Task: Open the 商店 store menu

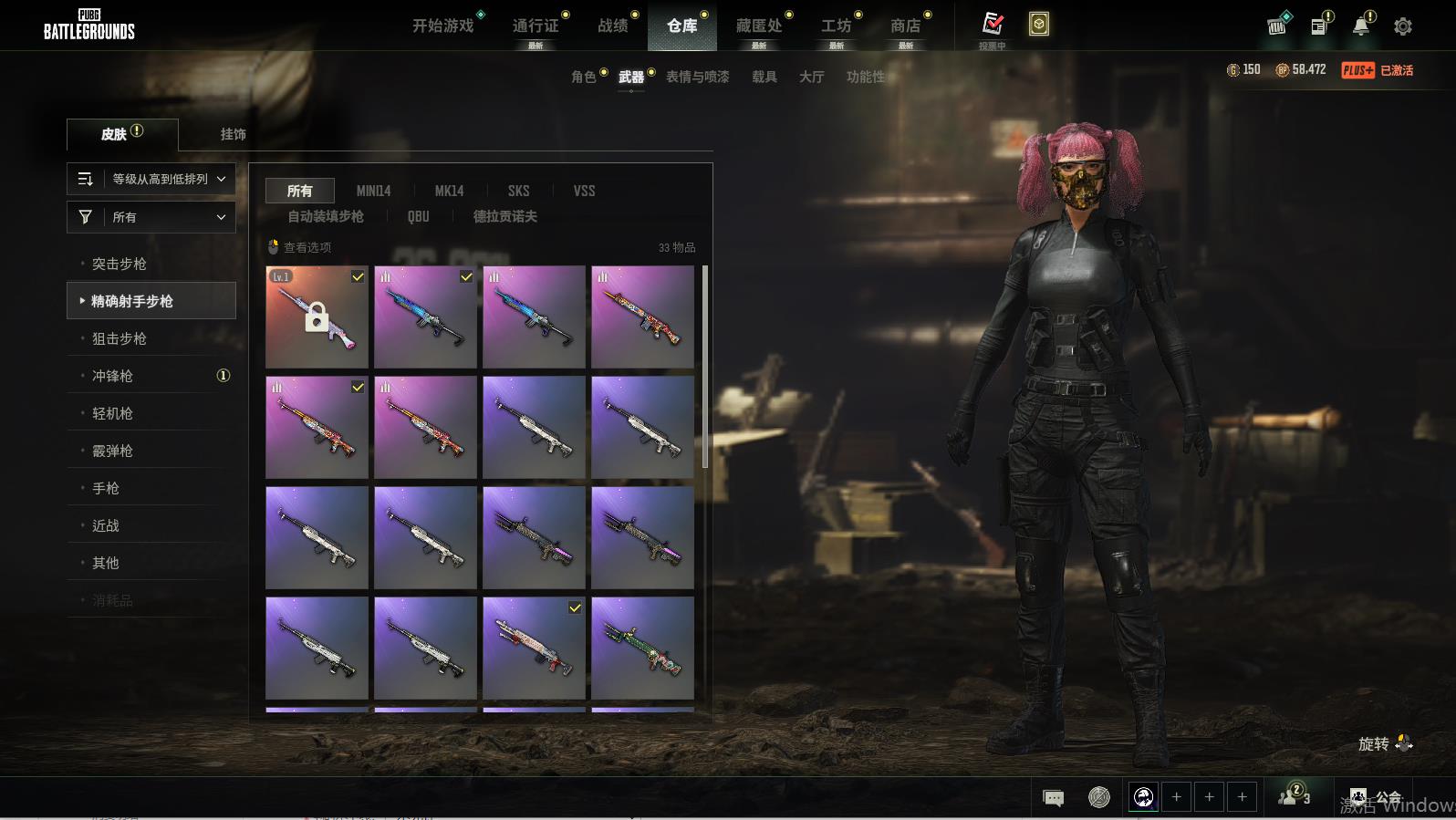Action: pyautogui.click(x=905, y=26)
